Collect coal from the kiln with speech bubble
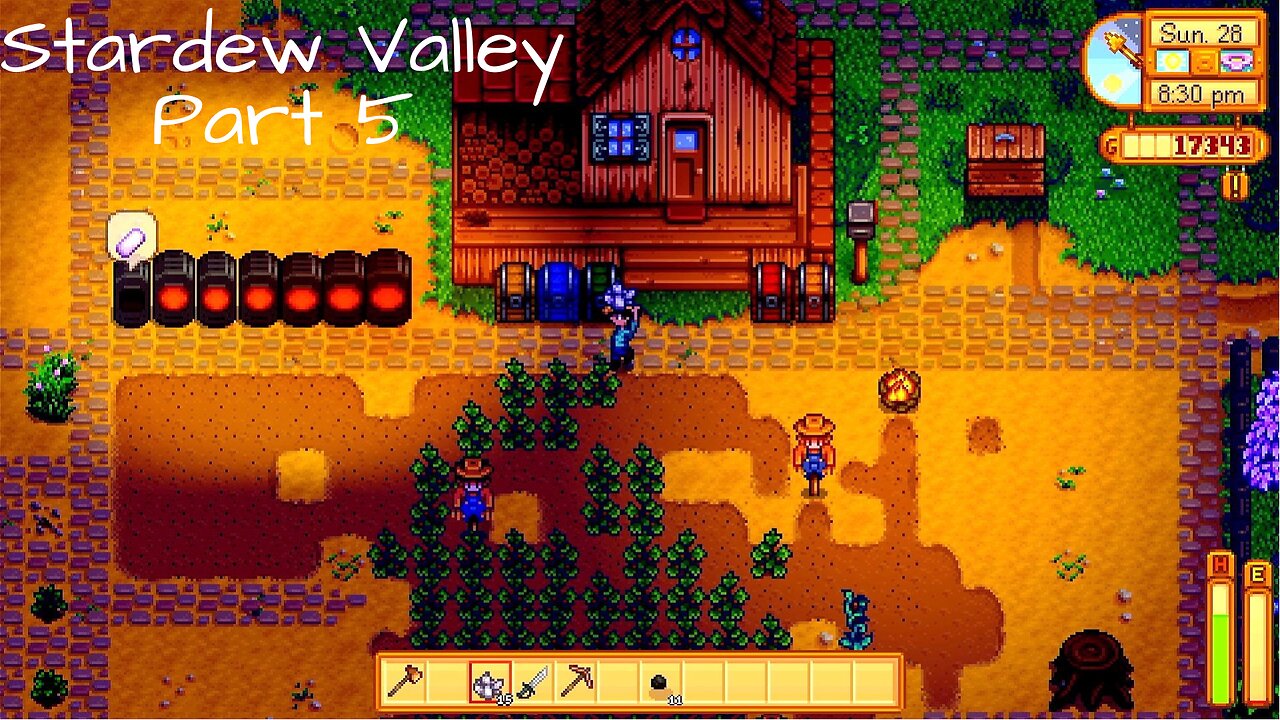1280x720 pixels. [x=128, y=290]
